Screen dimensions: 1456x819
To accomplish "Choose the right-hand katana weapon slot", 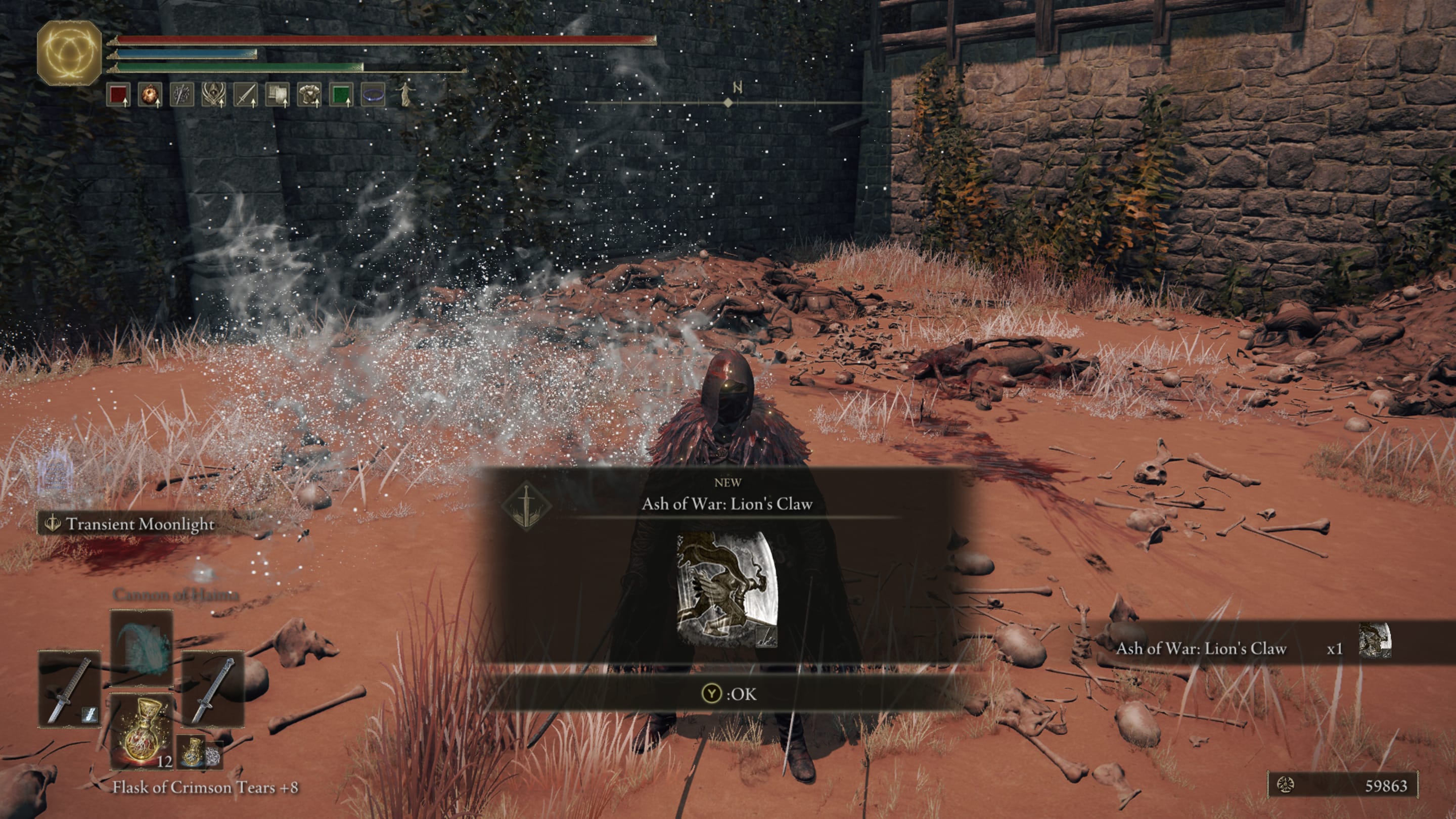I will 212,689.
